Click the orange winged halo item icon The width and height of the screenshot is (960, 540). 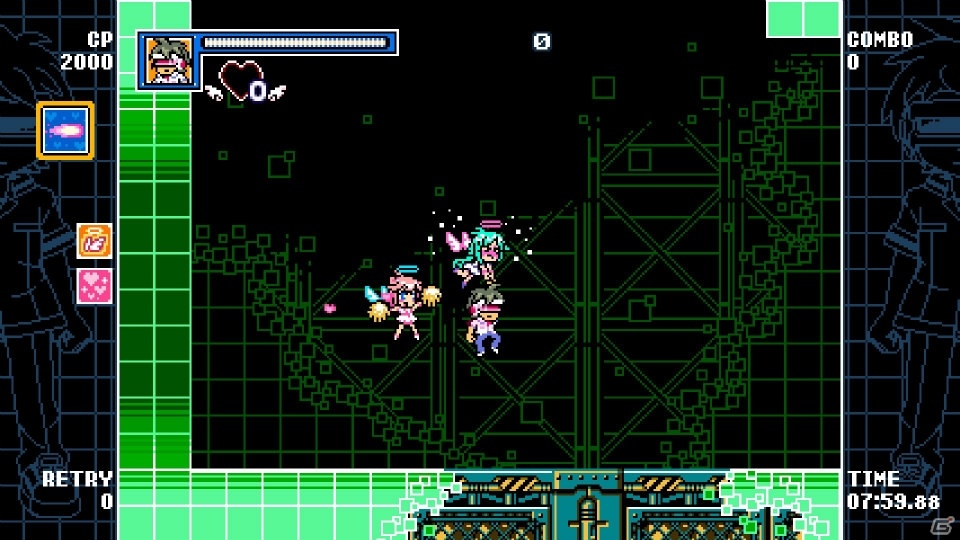click(95, 241)
